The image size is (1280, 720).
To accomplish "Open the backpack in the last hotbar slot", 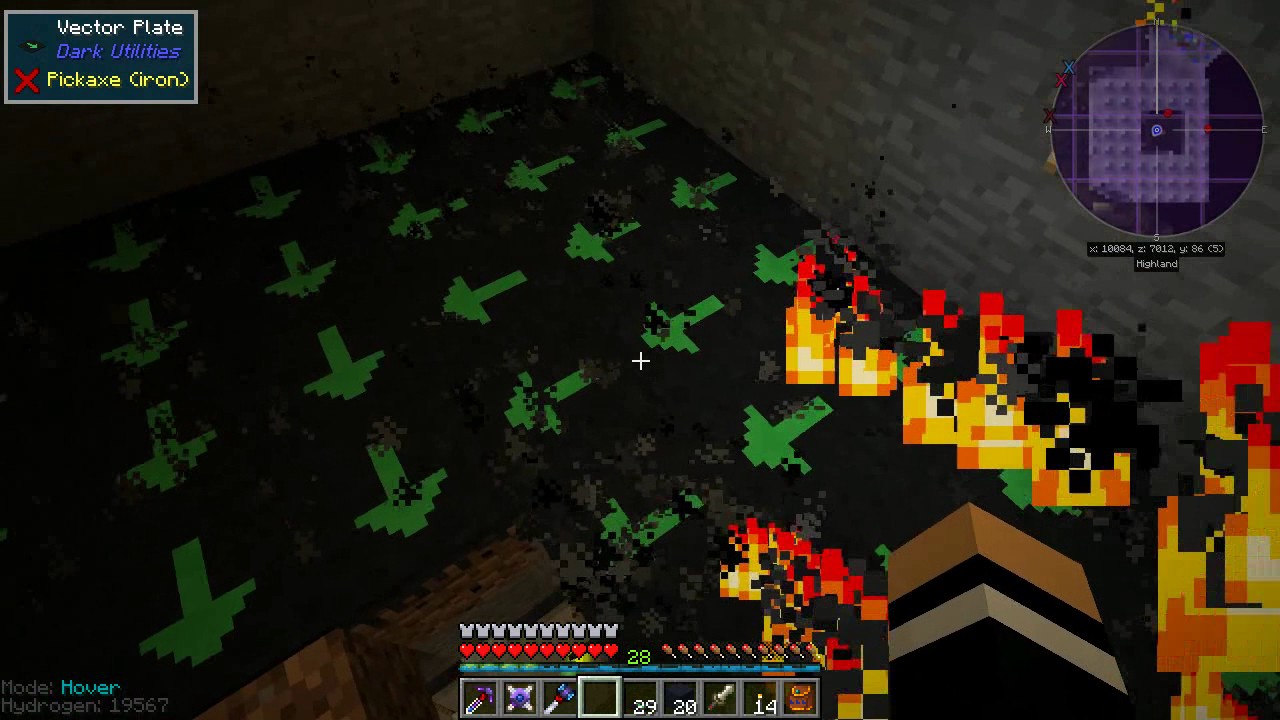I will coord(799,697).
